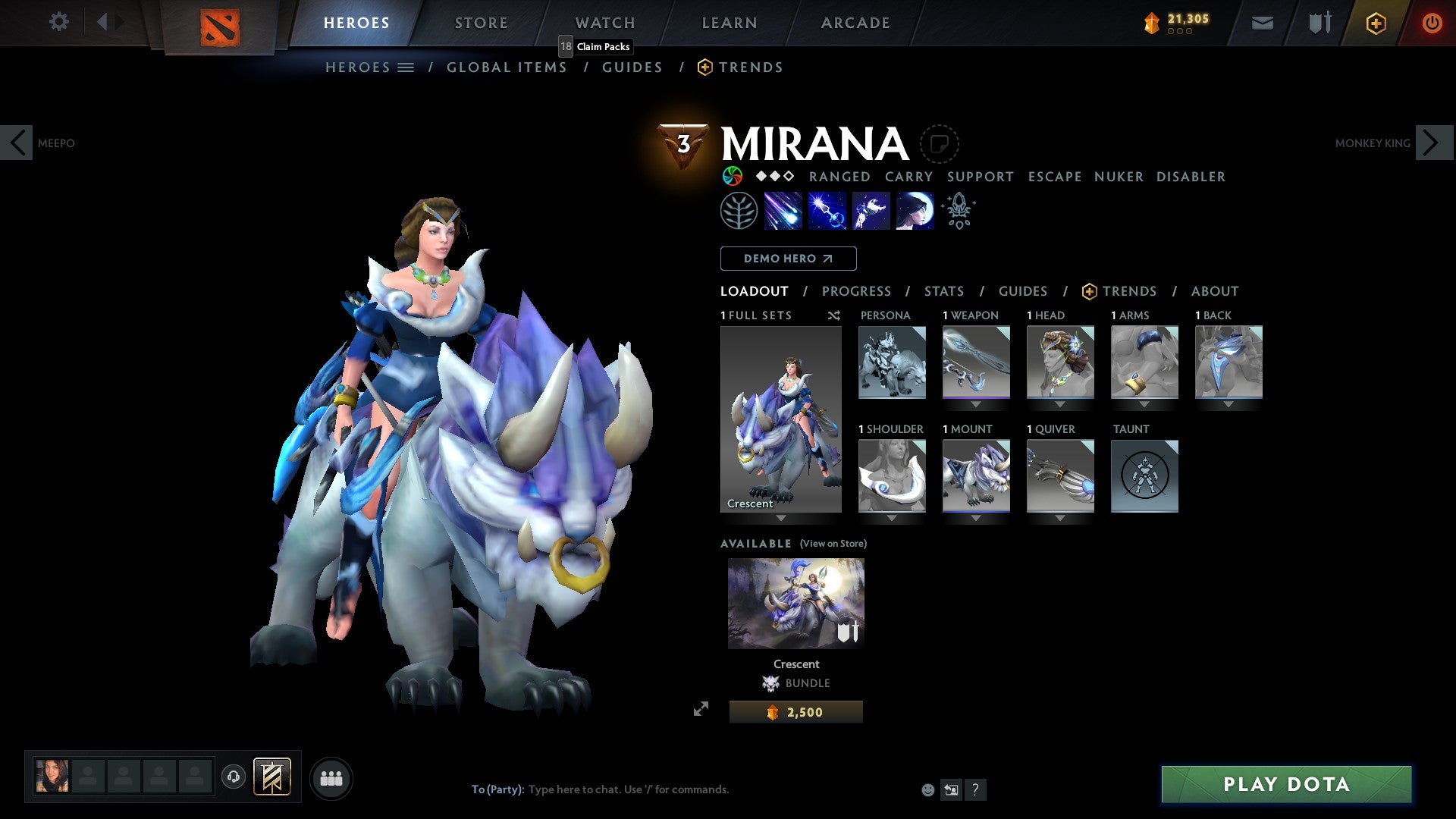Switch to the Arcade tab
Image resolution: width=1456 pixels, height=819 pixels.
point(855,23)
